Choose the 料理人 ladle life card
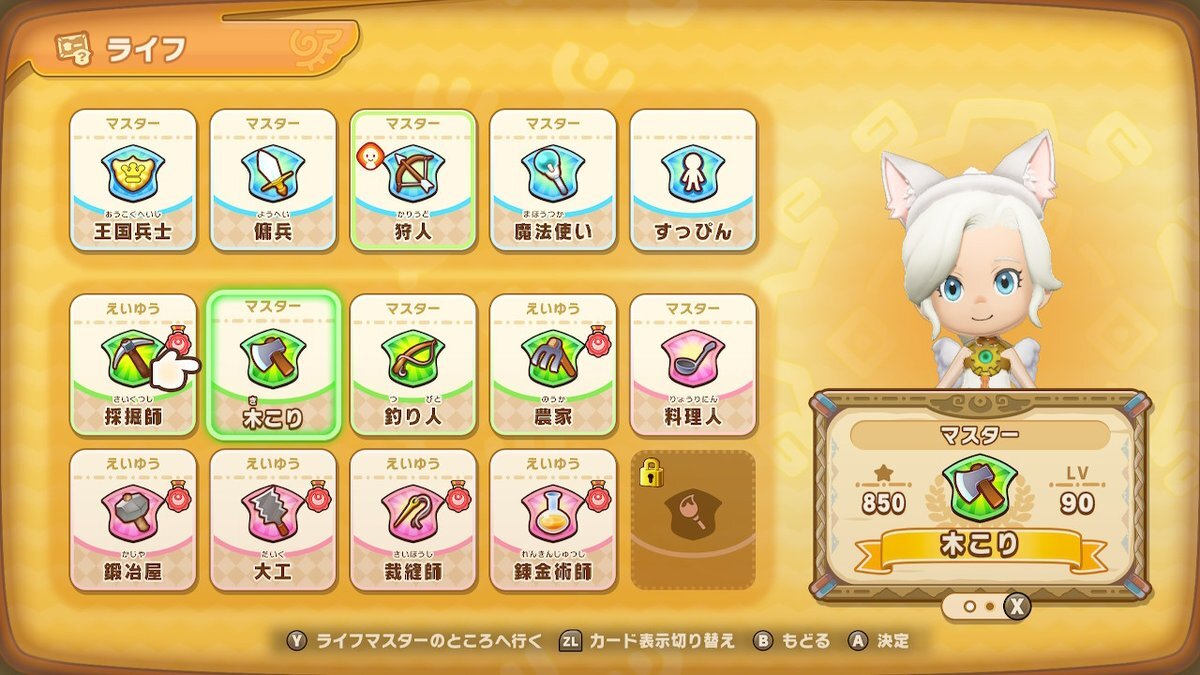Viewport: 1200px width, 675px height. pyautogui.click(x=693, y=365)
